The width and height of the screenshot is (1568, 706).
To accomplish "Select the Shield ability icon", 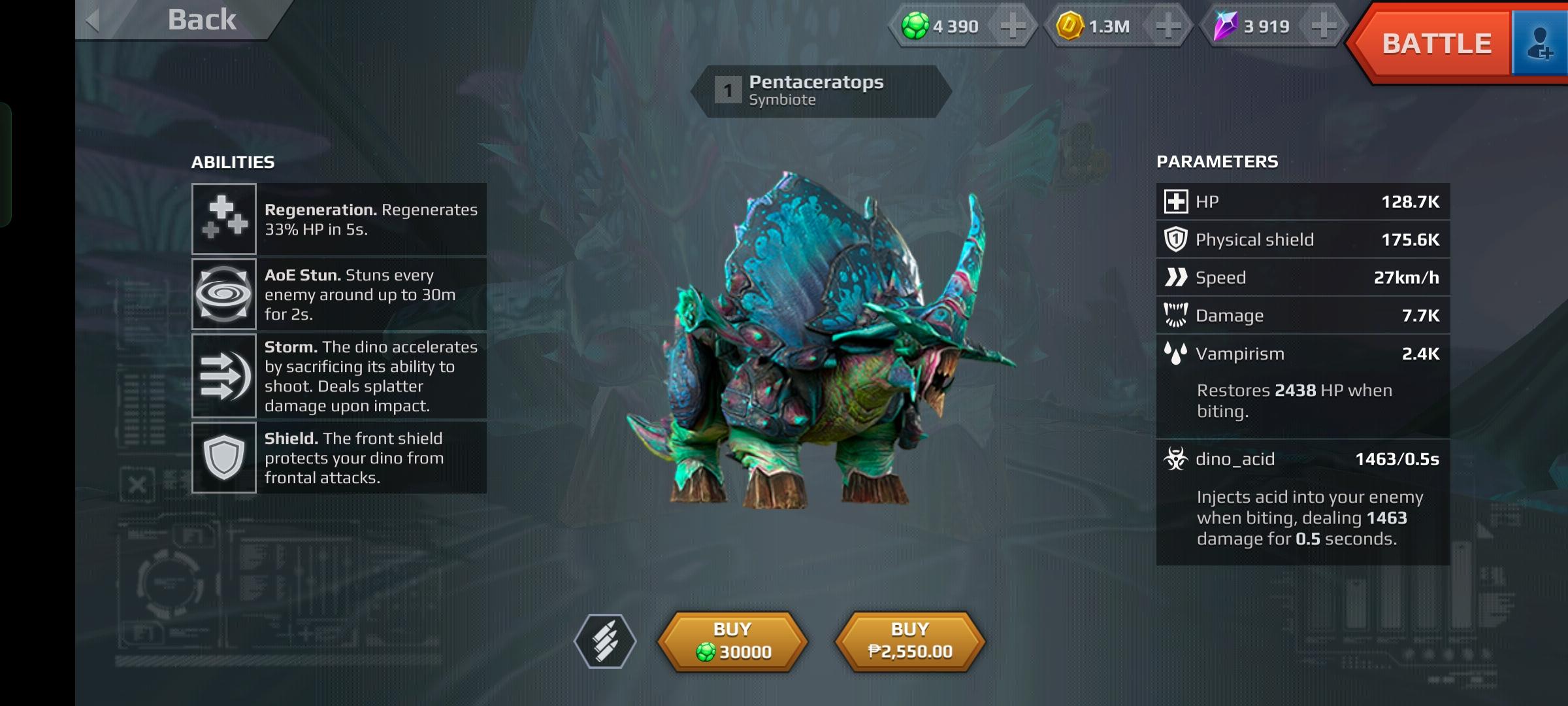I will click(223, 458).
